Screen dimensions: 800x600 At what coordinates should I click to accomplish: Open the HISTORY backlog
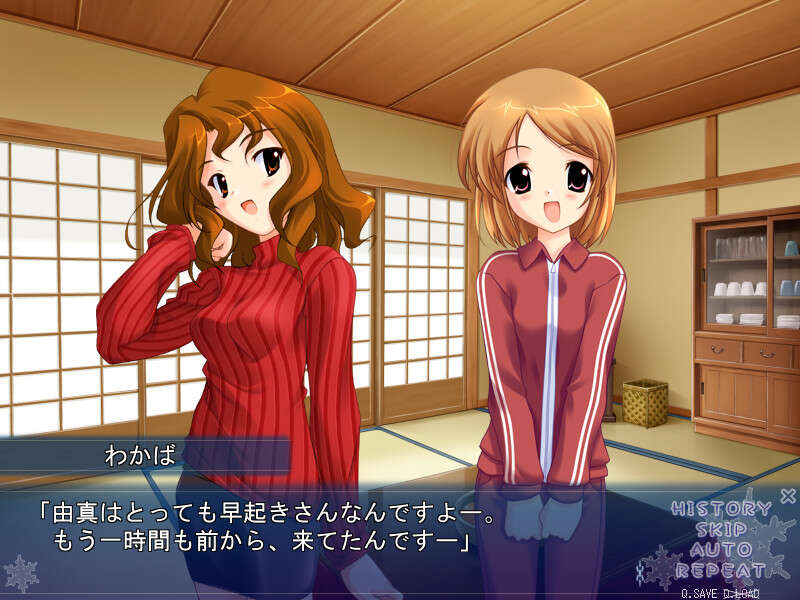pyautogui.click(x=720, y=509)
